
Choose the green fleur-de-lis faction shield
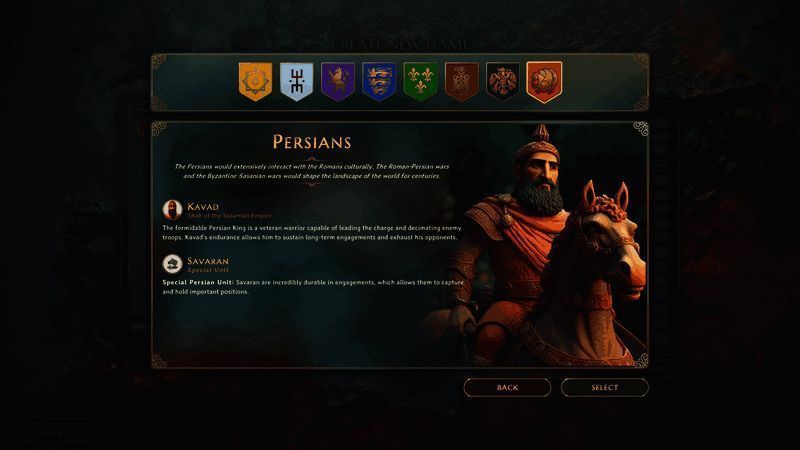(420, 82)
